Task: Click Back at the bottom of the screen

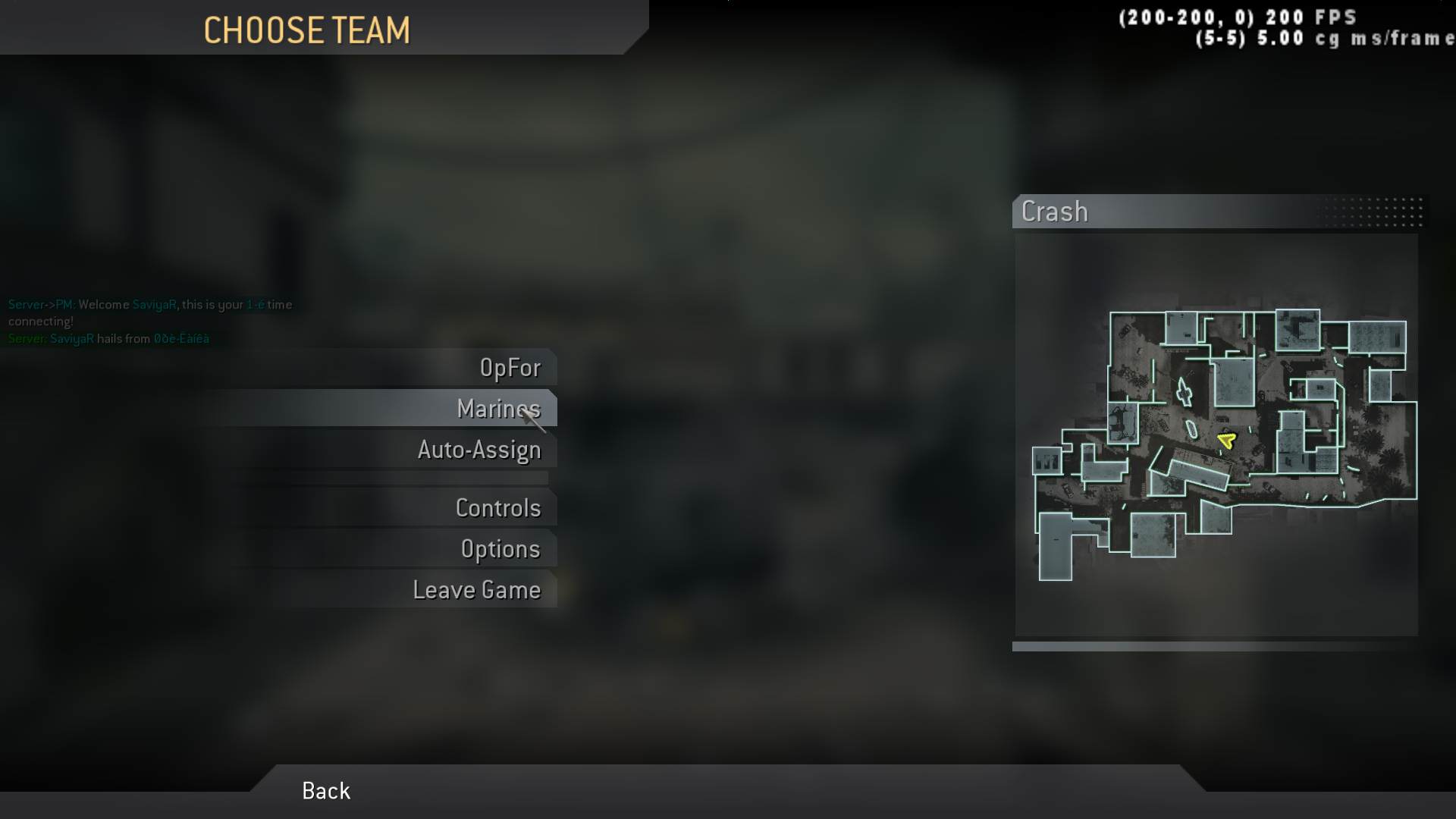Action: pyautogui.click(x=325, y=791)
